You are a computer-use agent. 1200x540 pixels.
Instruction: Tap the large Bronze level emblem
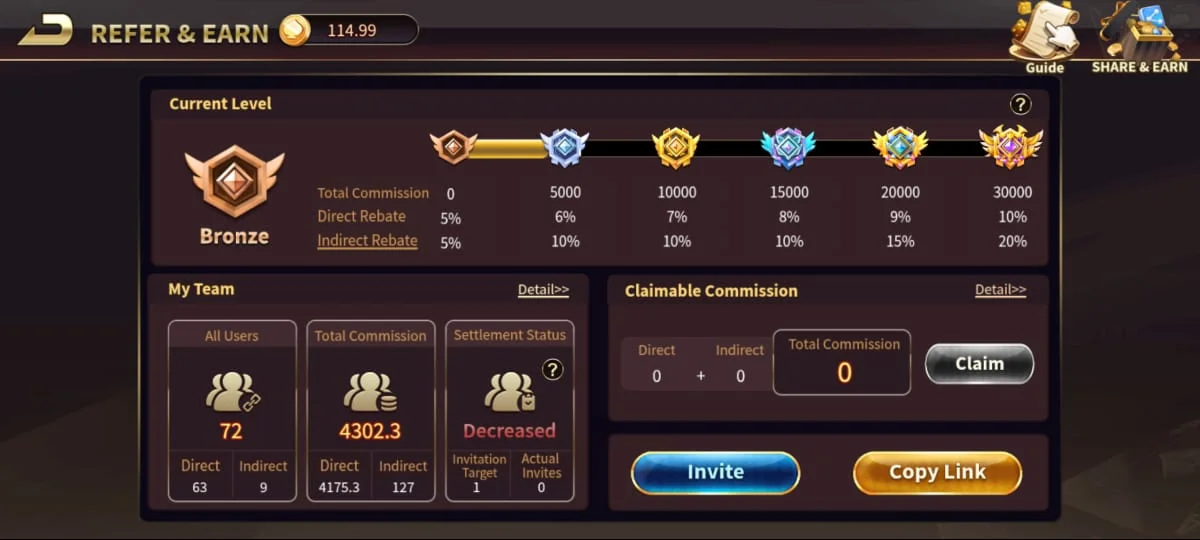click(234, 183)
